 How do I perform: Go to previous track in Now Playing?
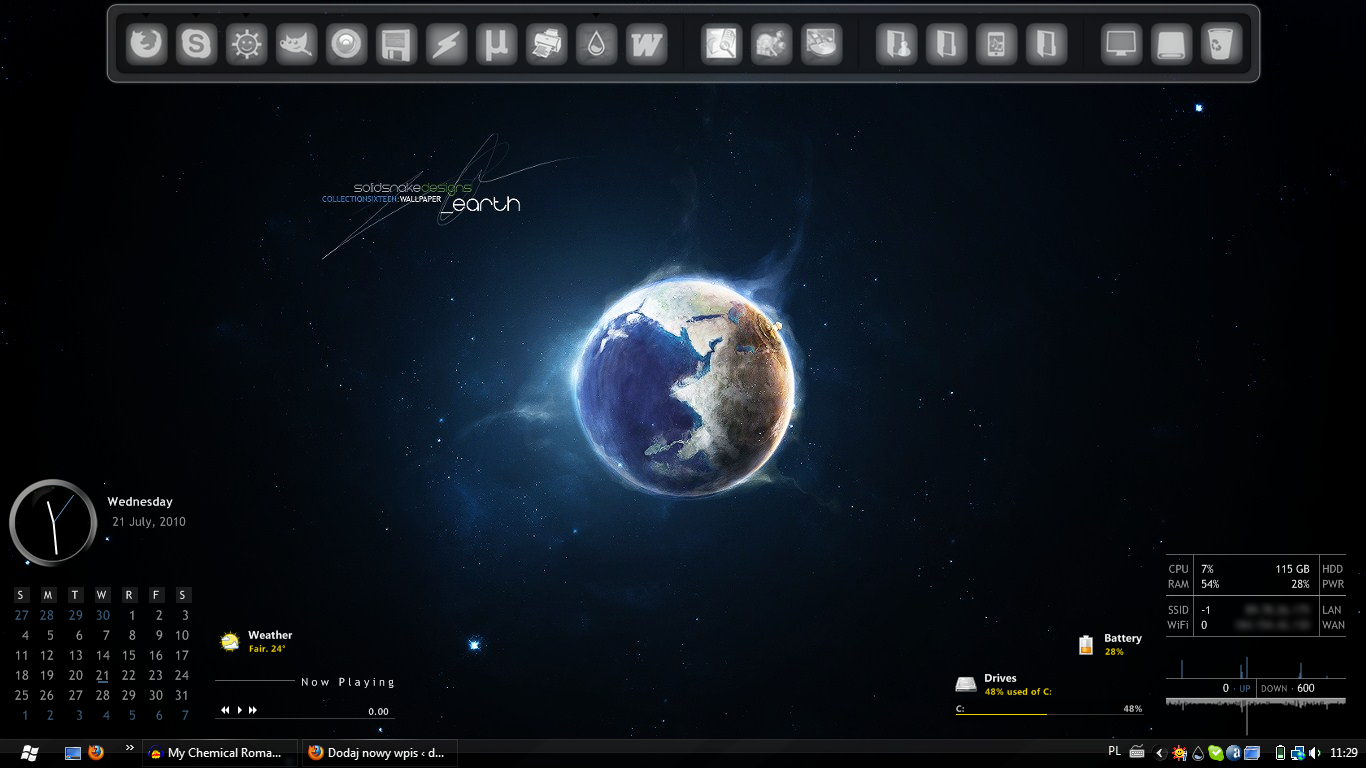click(226, 710)
